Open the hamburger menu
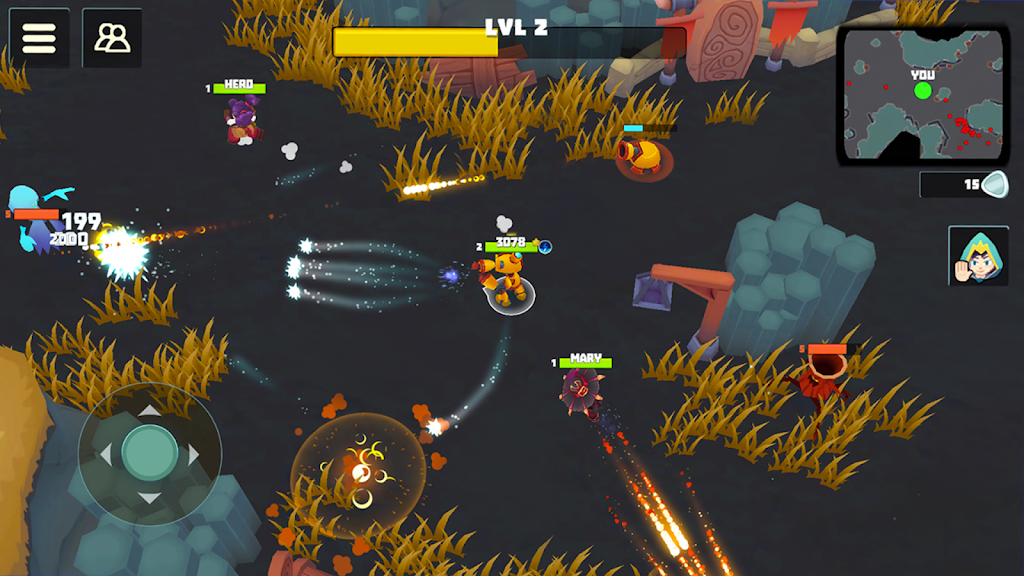1024x576 pixels. pos(39,38)
